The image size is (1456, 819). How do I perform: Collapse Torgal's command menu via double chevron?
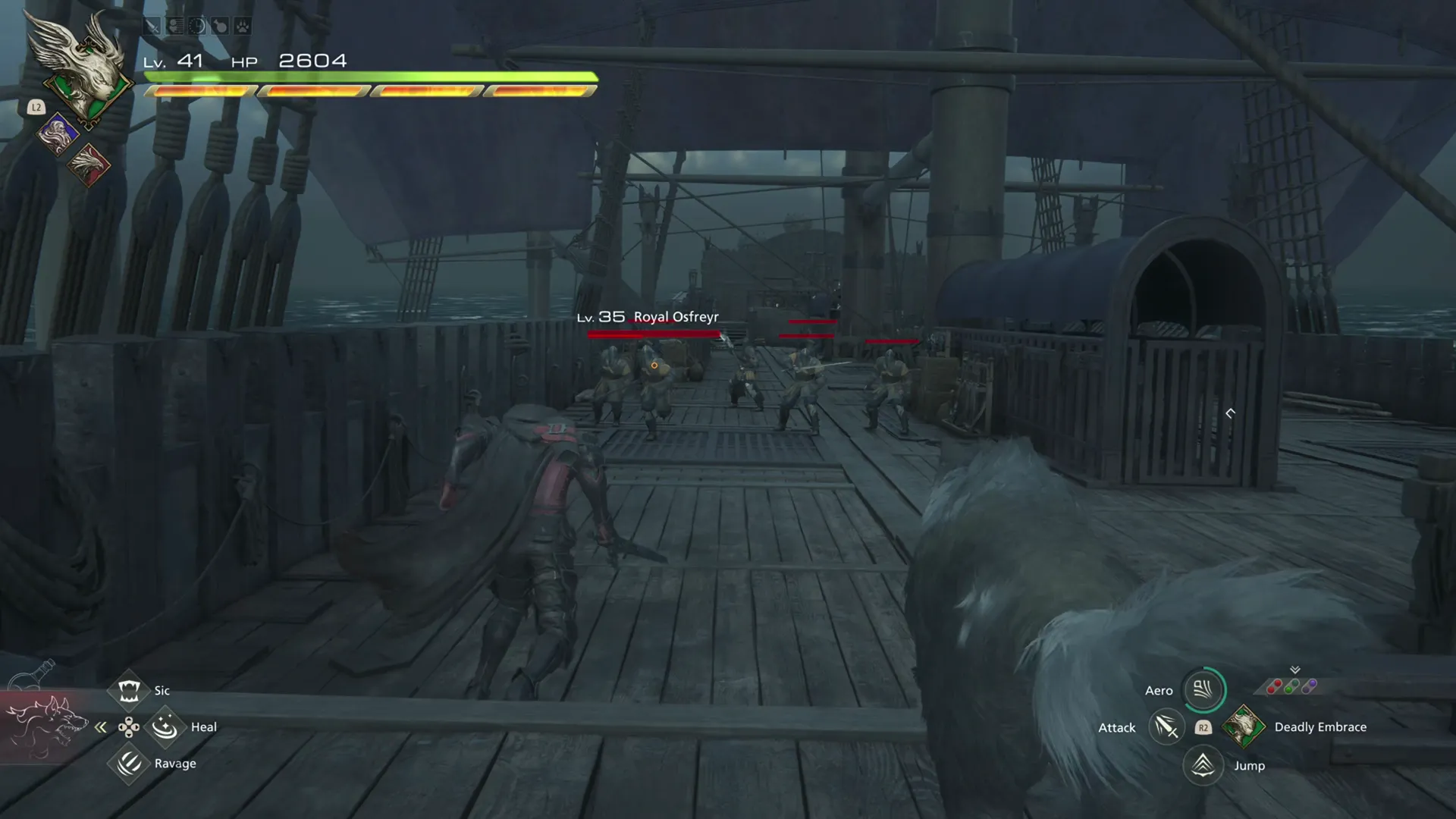[101, 727]
